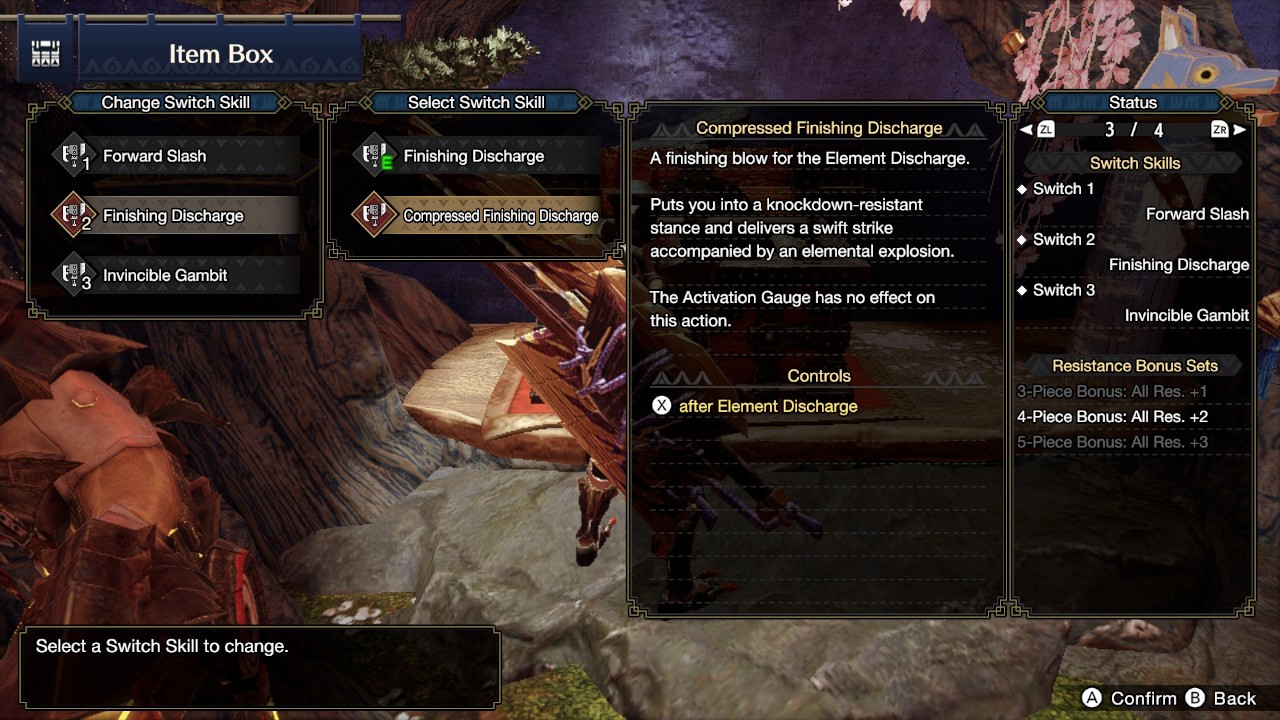This screenshot has height=720, width=1280.
Task: Advance Status page with right arrow
Action: coord(1240,130)
